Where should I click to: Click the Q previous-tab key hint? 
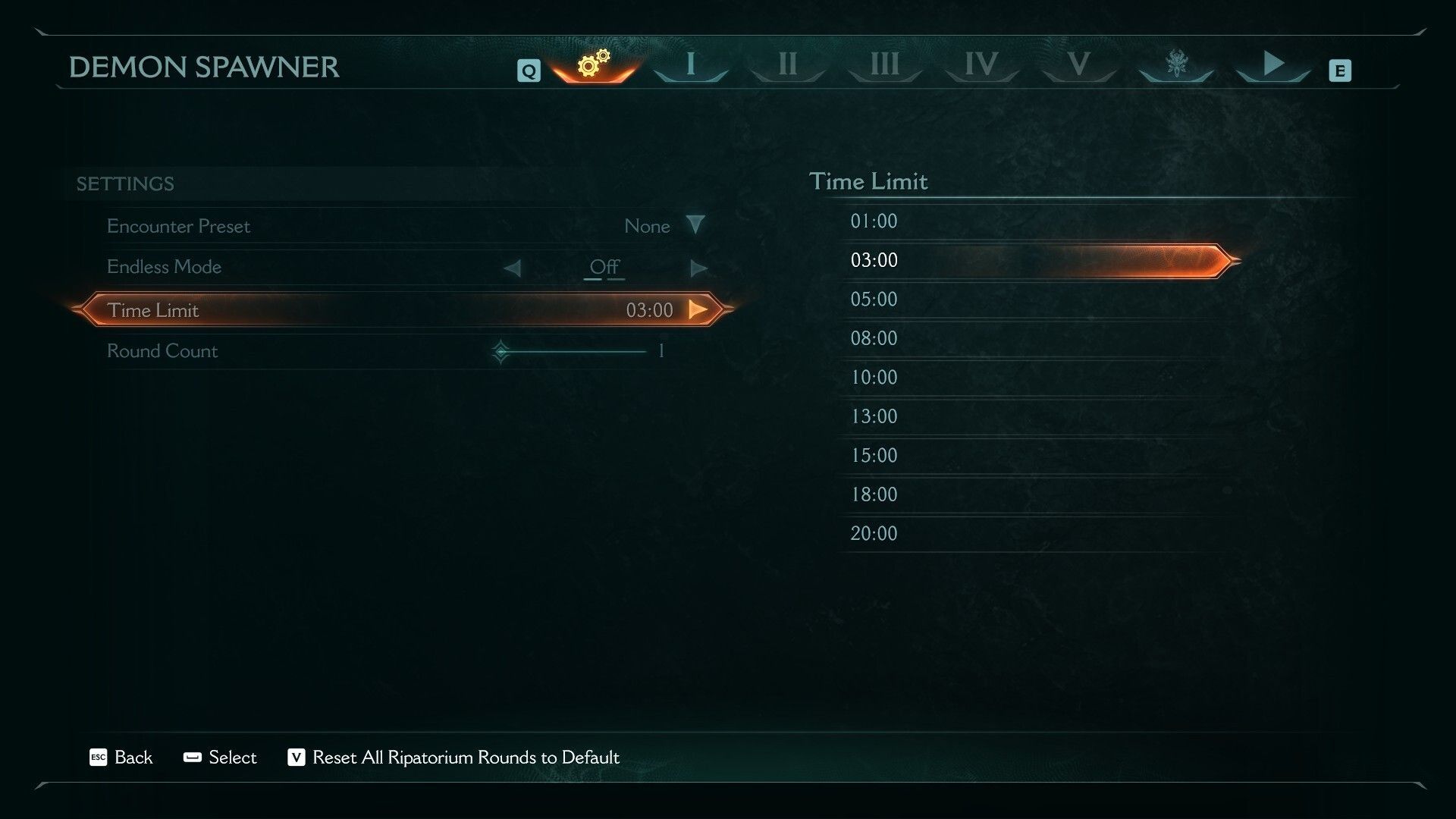527,70
